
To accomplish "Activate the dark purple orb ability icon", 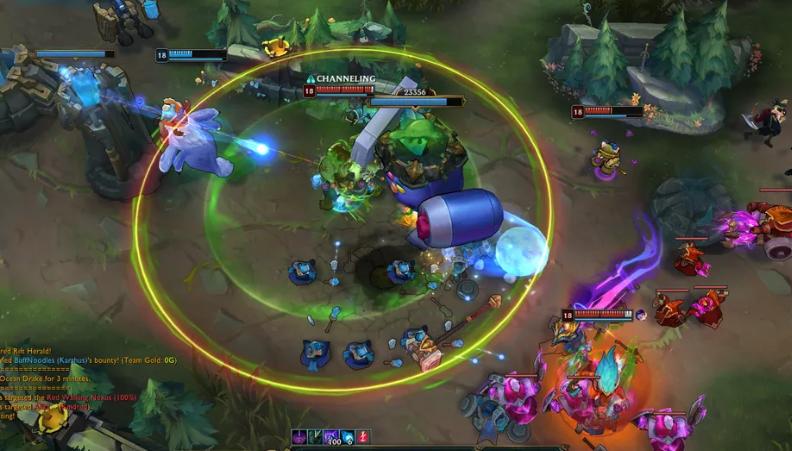I will (x=298, y=437).
